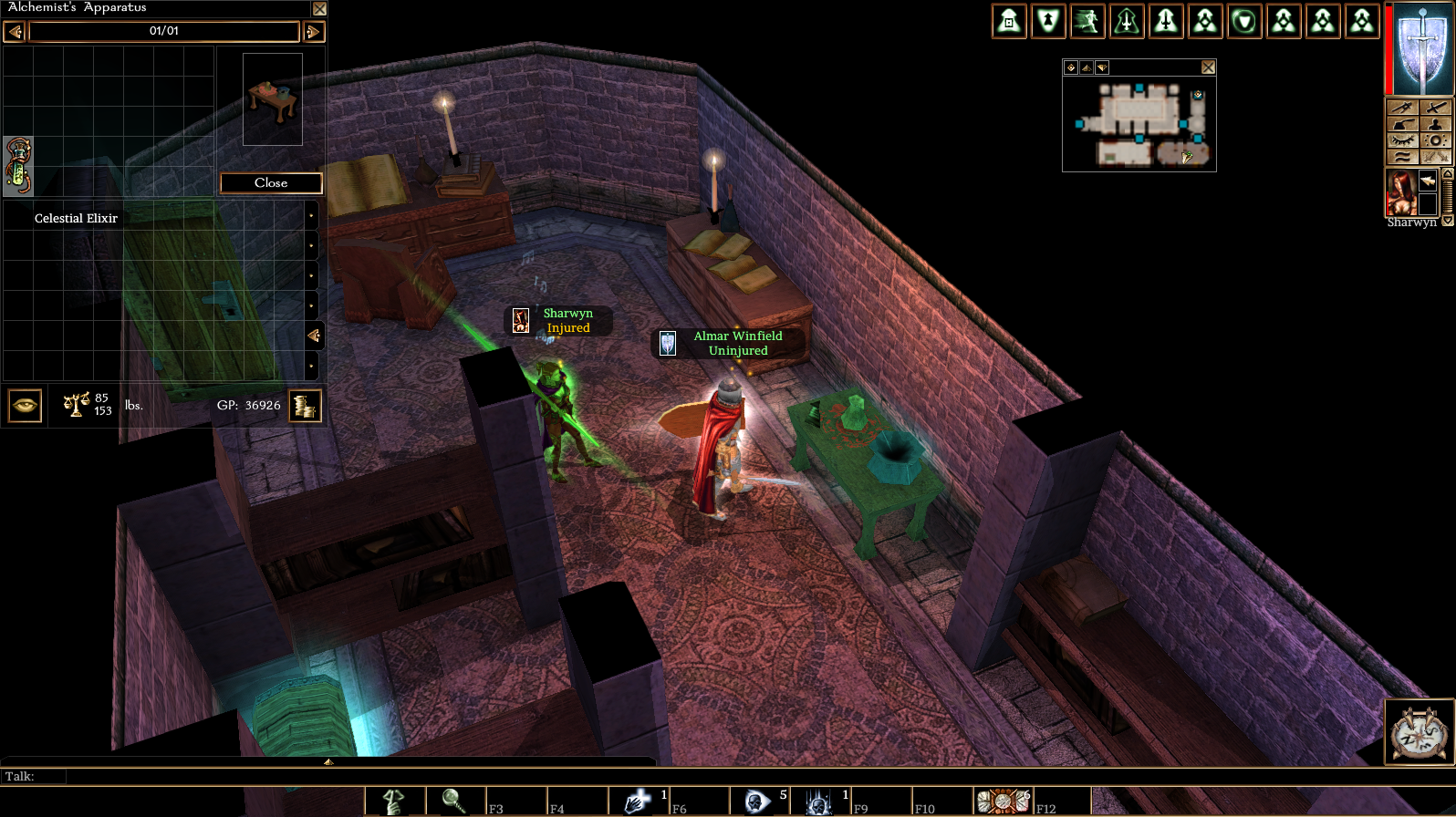
Task: Click the wrapped item quickslot with 6 uses near F12
Action: click(1001, 801)
